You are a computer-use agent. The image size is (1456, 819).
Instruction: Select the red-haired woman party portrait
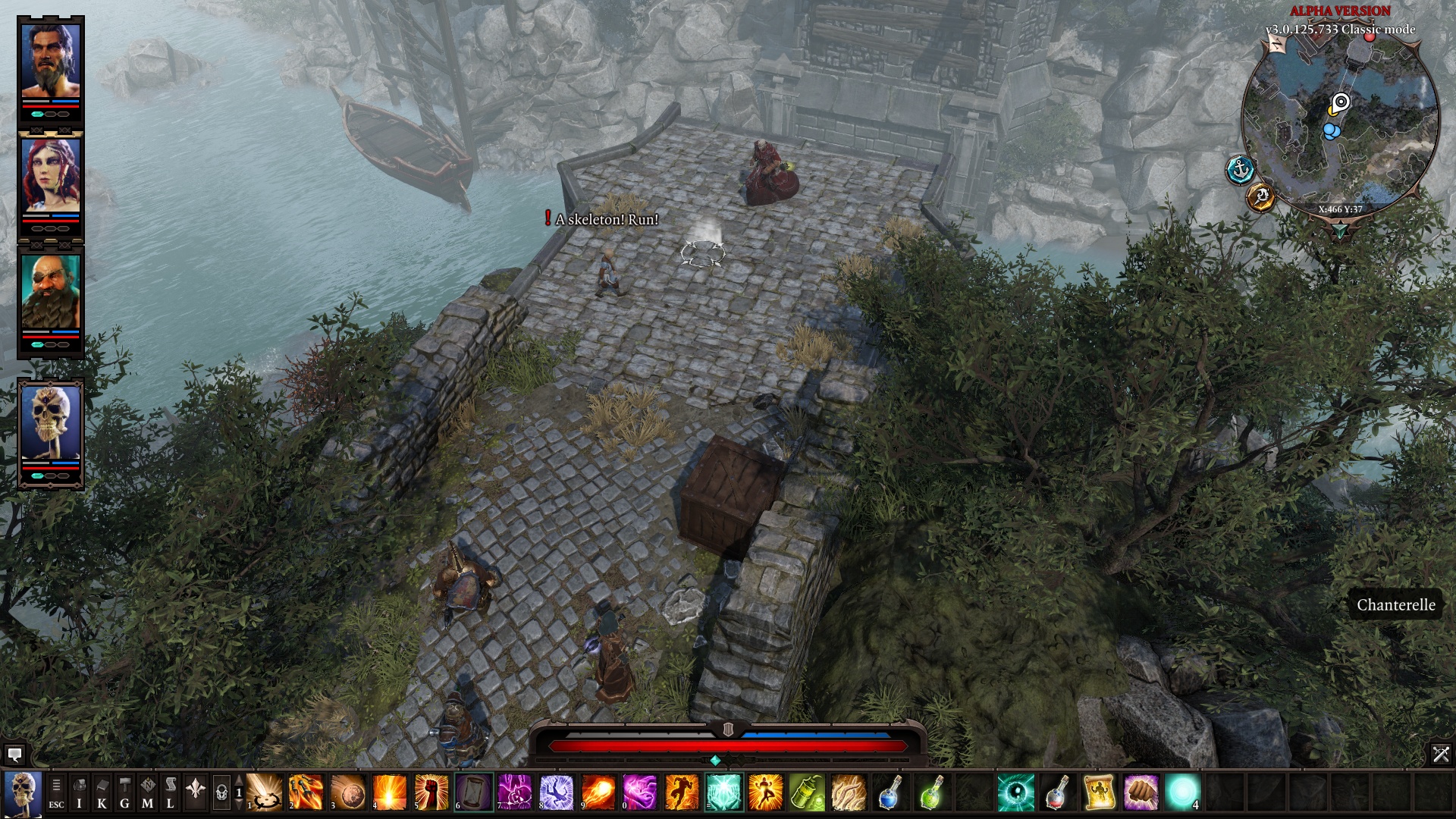(50, 175)
